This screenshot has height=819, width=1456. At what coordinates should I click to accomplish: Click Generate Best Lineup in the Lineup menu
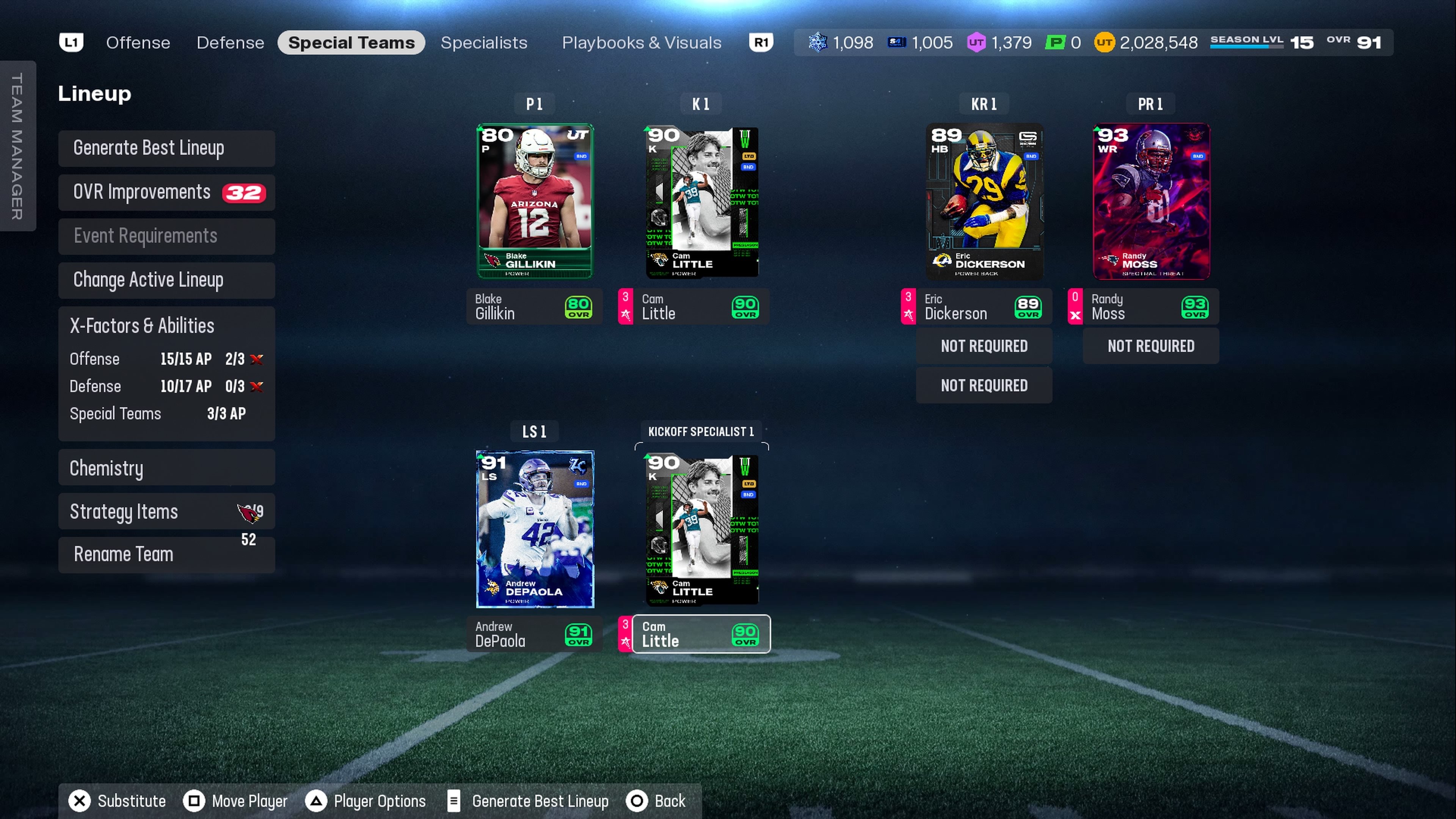[166, 148]
